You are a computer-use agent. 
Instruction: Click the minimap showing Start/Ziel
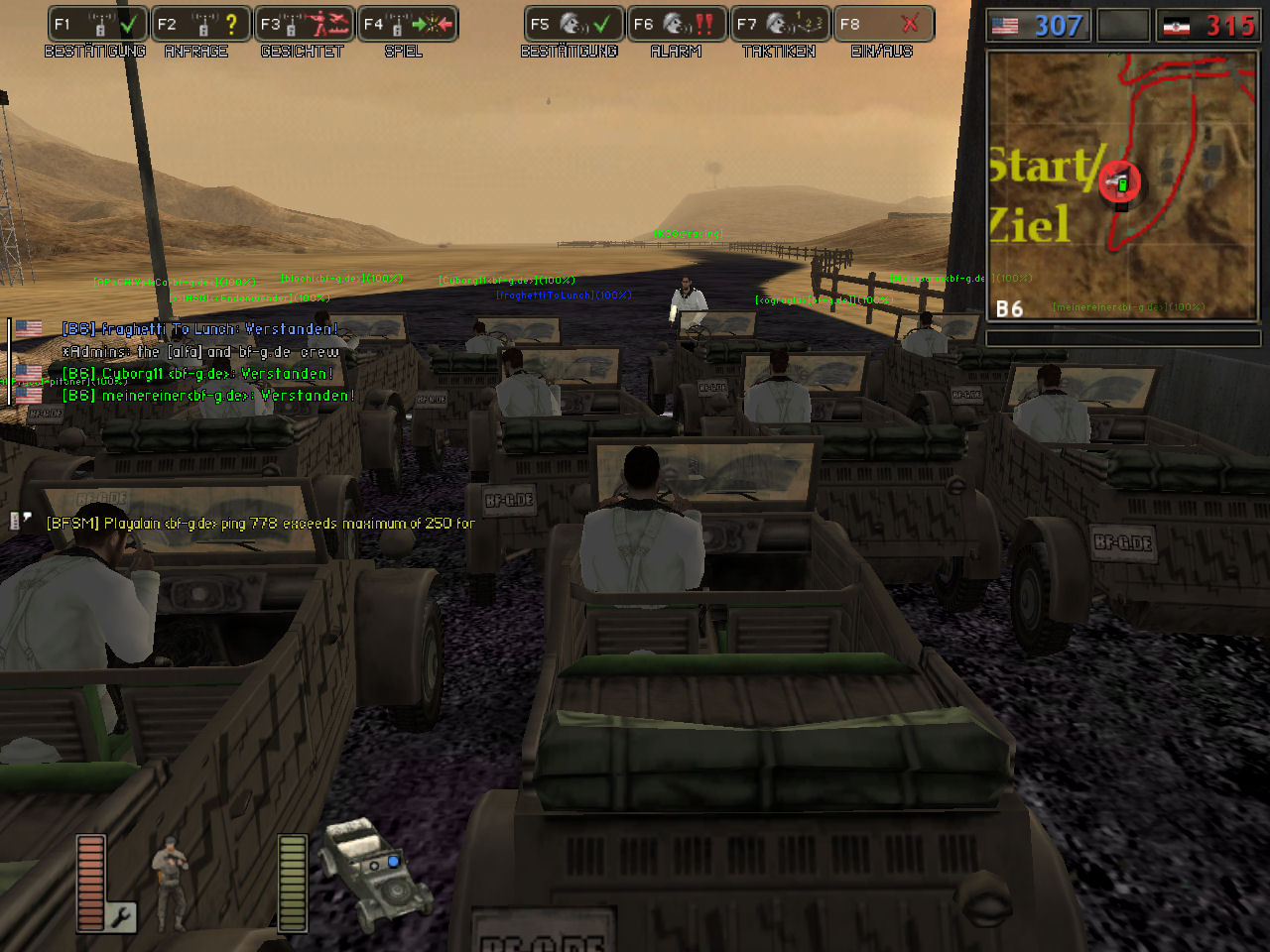[x=1122, y=186]
